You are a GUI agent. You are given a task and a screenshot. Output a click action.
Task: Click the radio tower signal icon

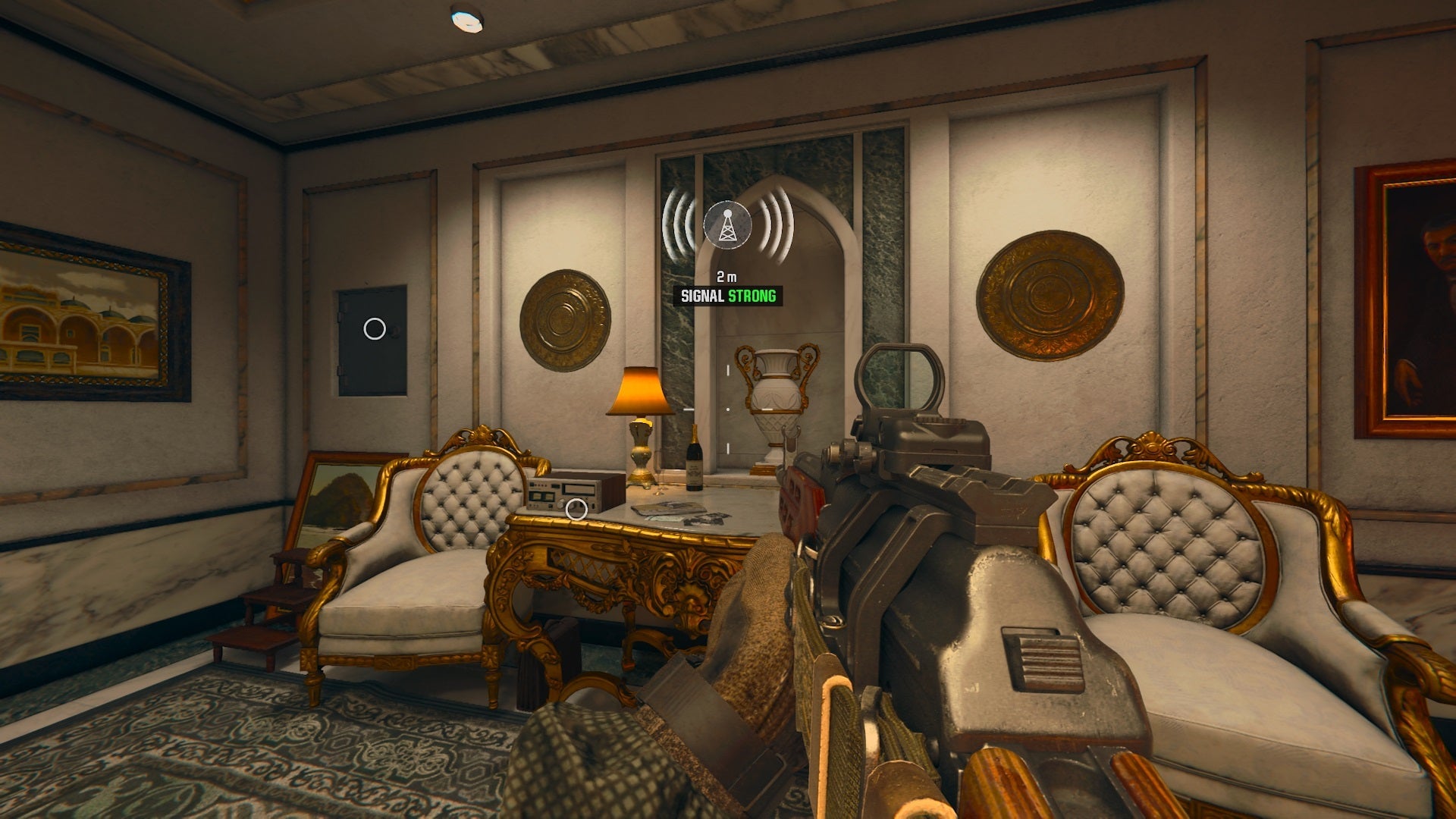point(726,225)
